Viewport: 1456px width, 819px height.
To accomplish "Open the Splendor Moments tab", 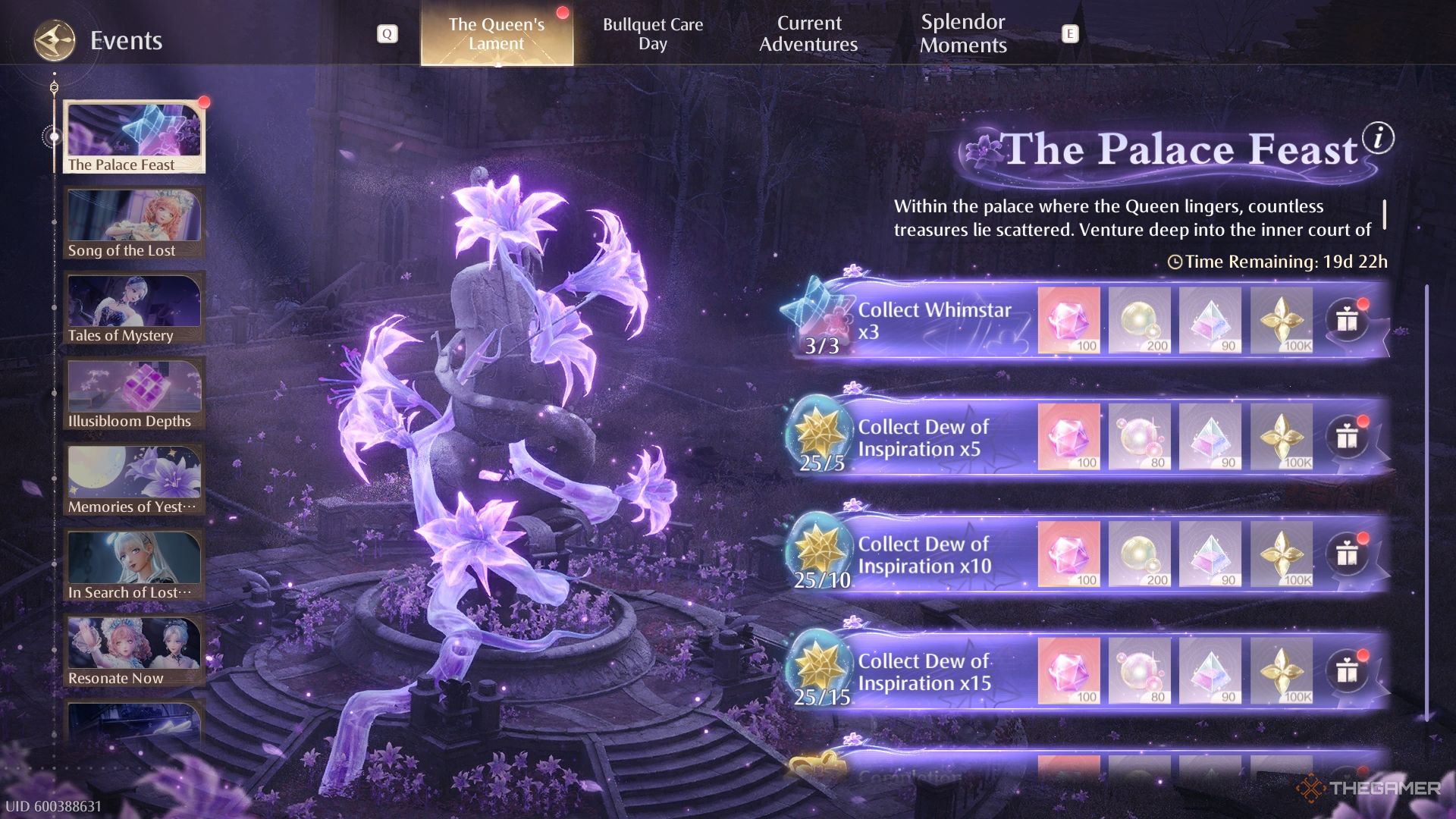I will tap(963, 34).
